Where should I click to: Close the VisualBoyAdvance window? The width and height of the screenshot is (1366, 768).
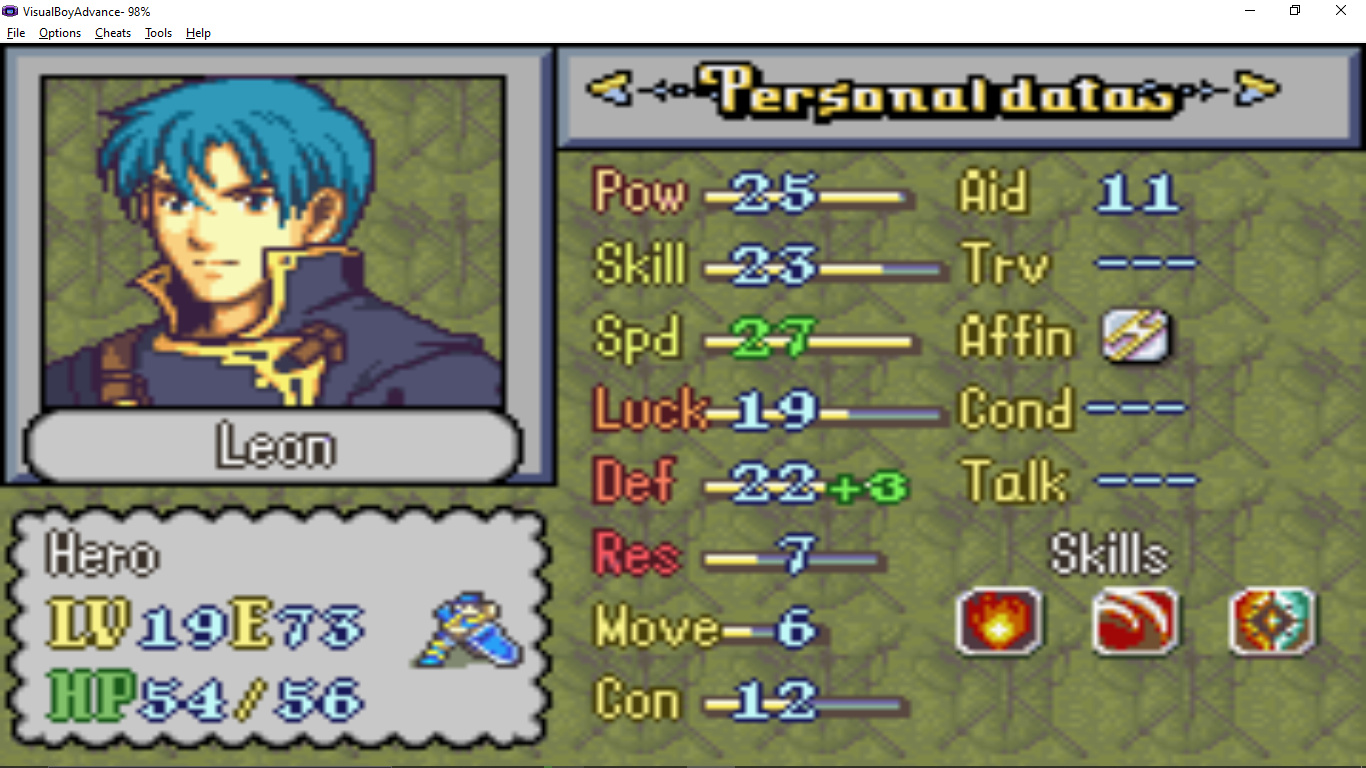pos(1341,11)
